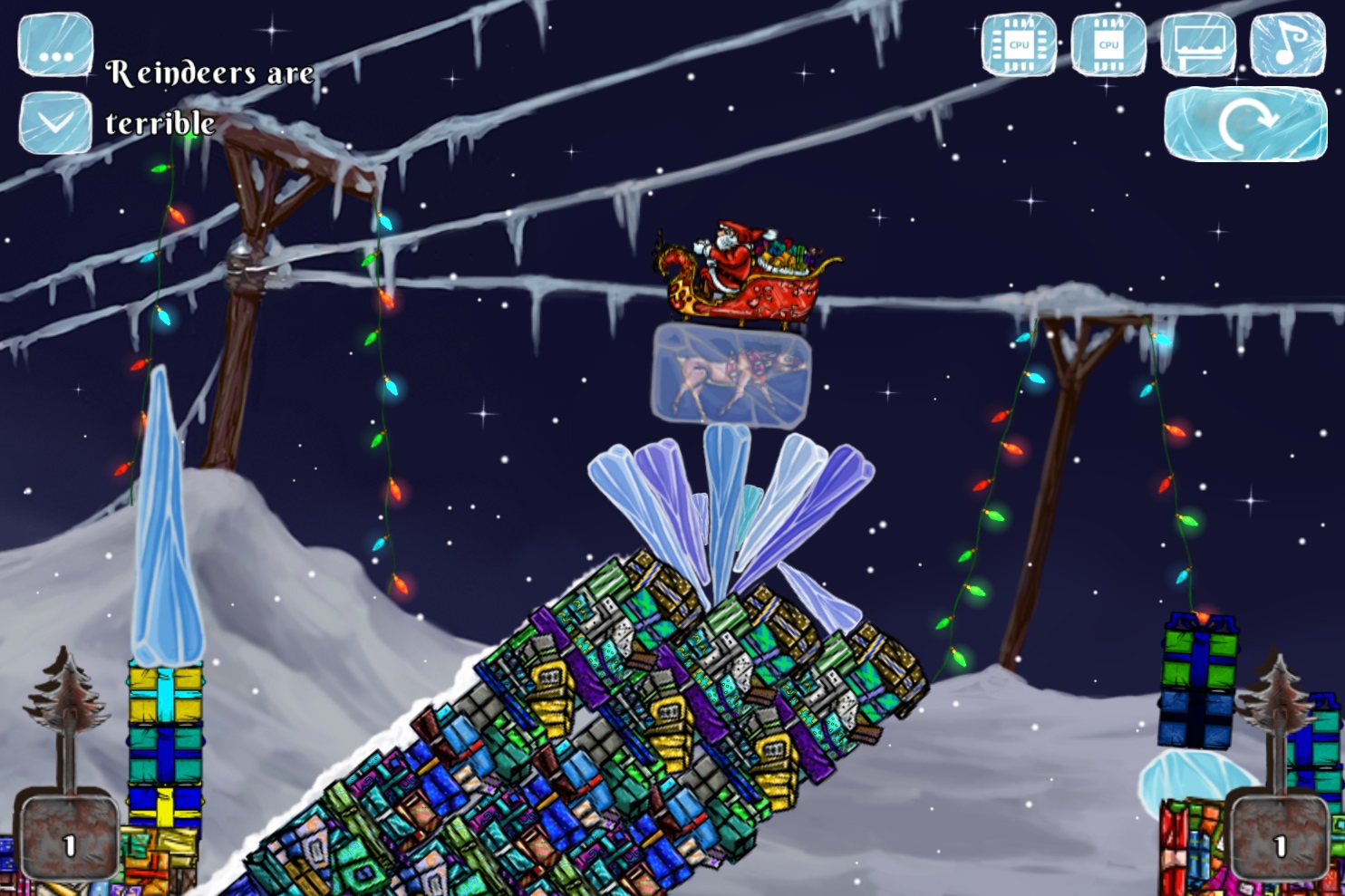Select the first CPU performance icon

pos(1019,42)
